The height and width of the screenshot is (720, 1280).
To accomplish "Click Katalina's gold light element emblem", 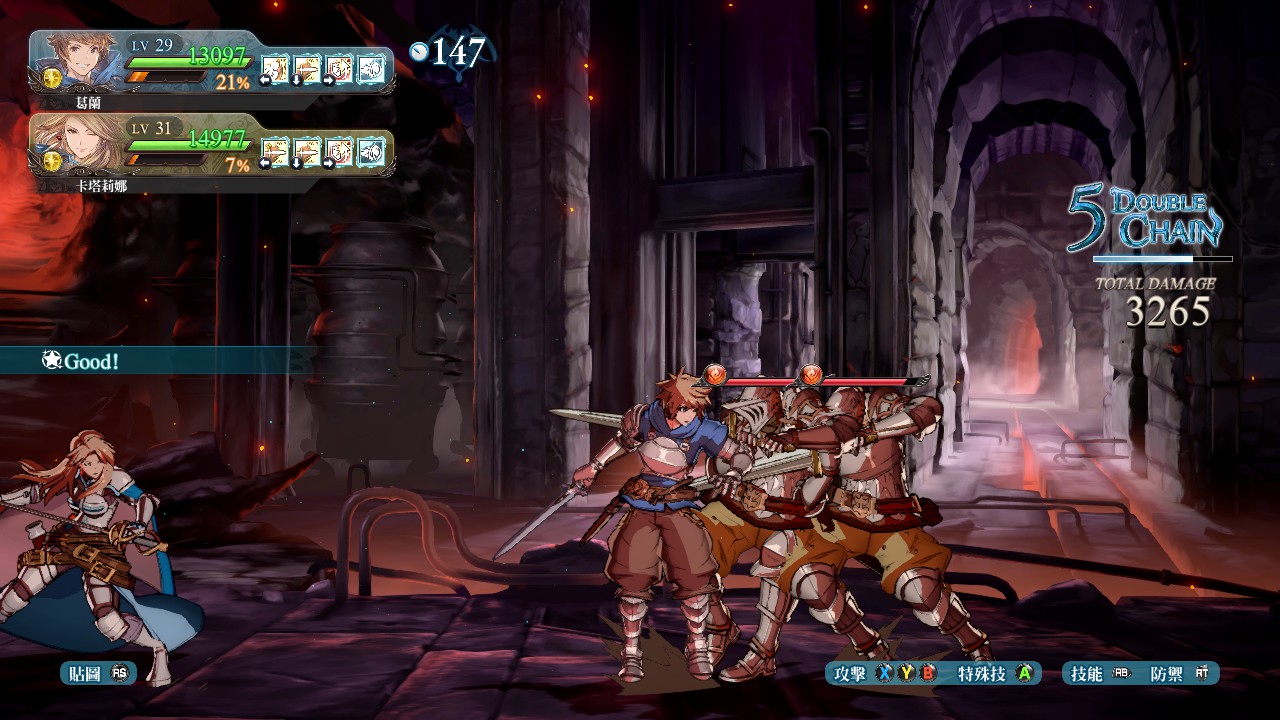I will (53, 160).
